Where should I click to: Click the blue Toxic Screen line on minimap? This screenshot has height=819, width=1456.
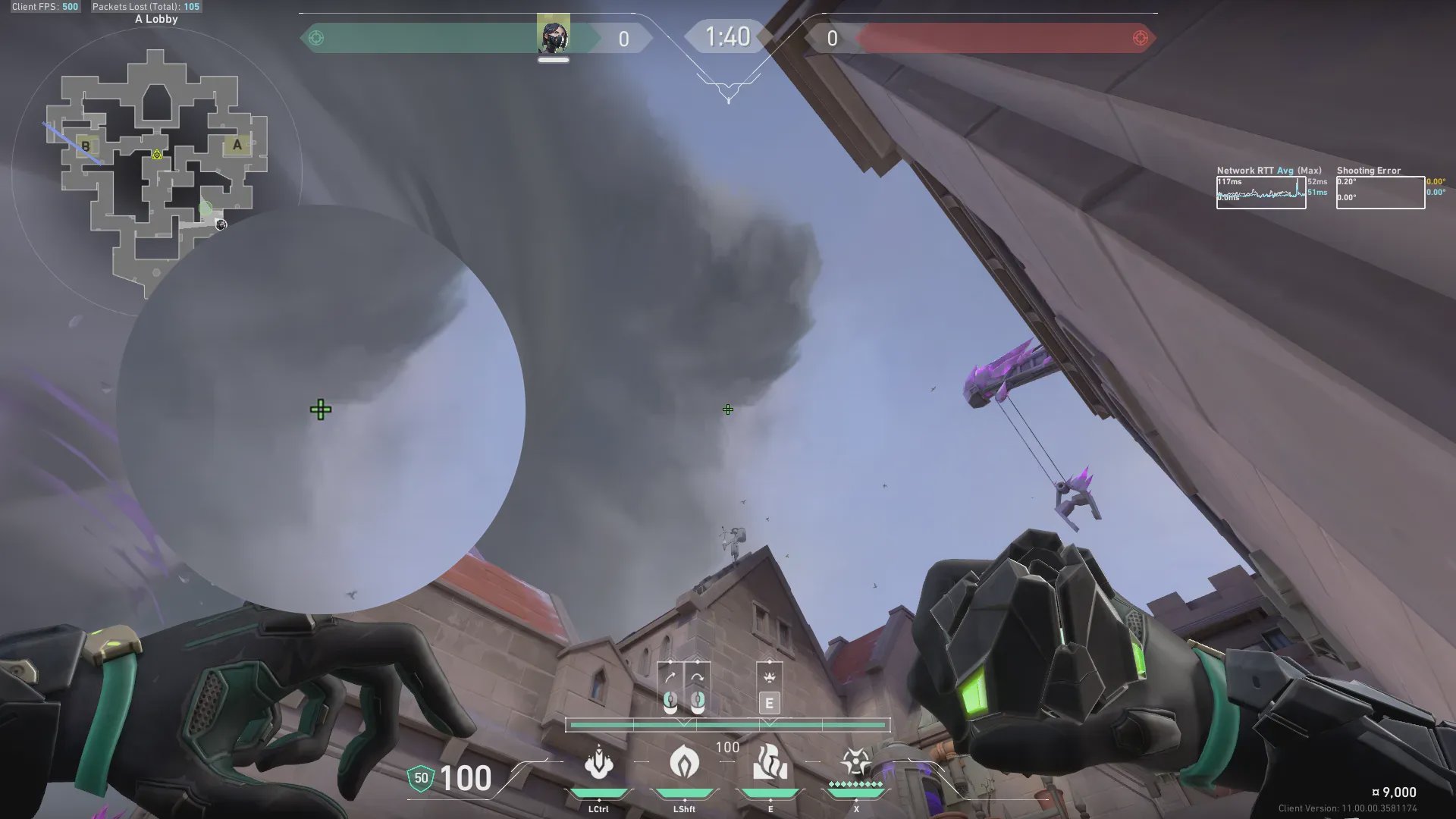[73, 143]
